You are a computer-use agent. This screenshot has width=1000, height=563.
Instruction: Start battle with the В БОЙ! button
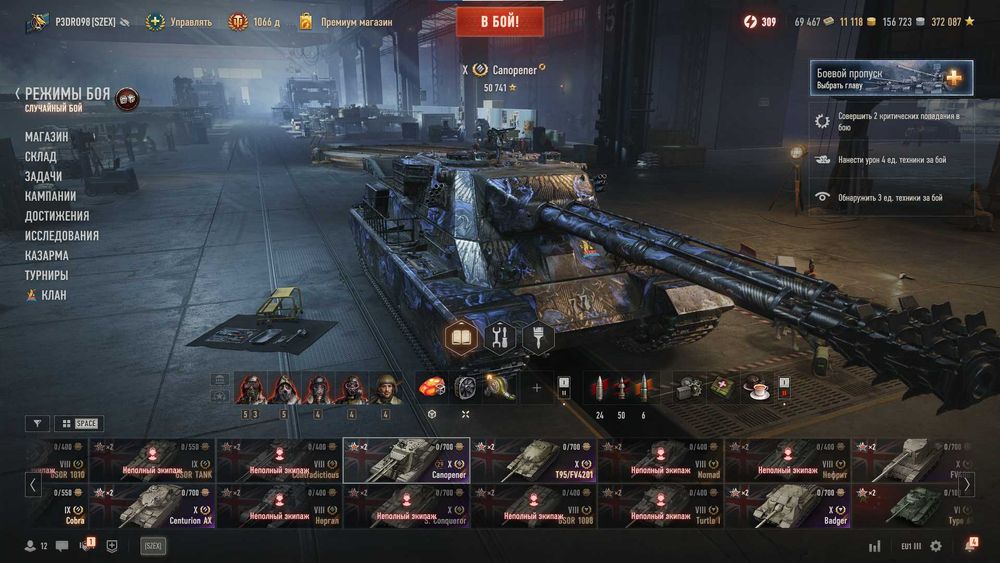pos(499,21)
